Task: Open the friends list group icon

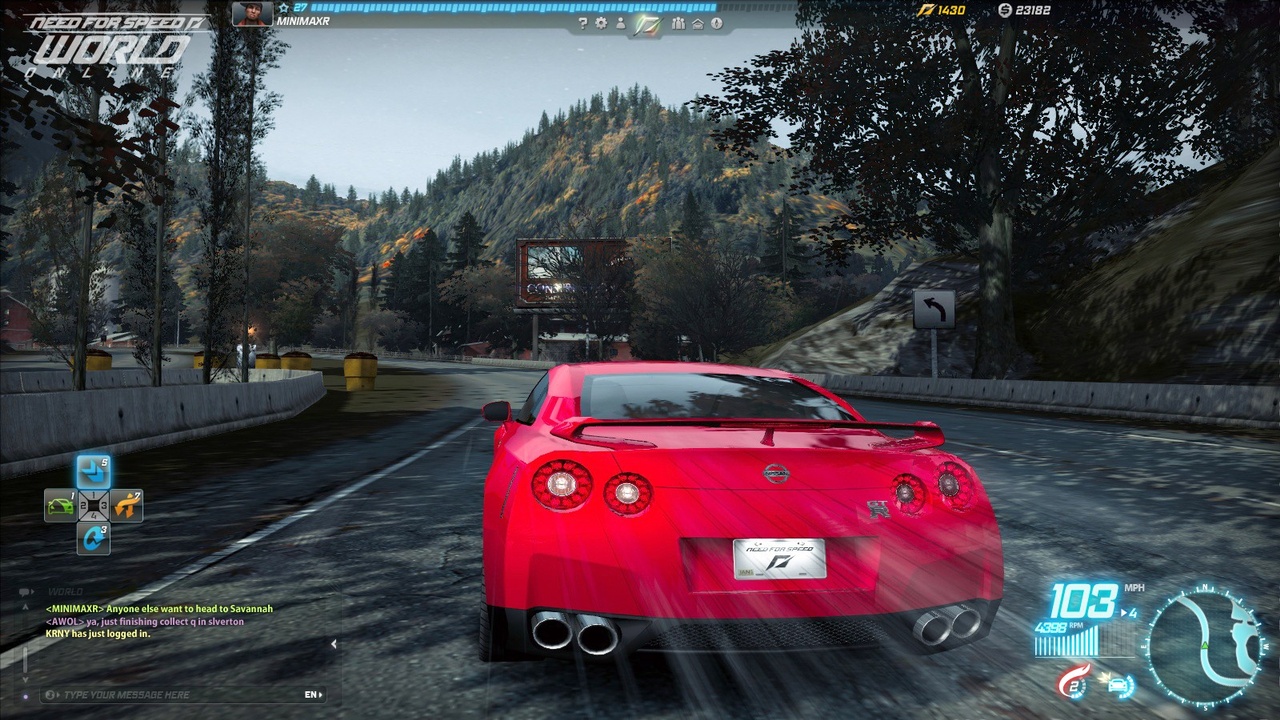Action: [x=679, y=23]
